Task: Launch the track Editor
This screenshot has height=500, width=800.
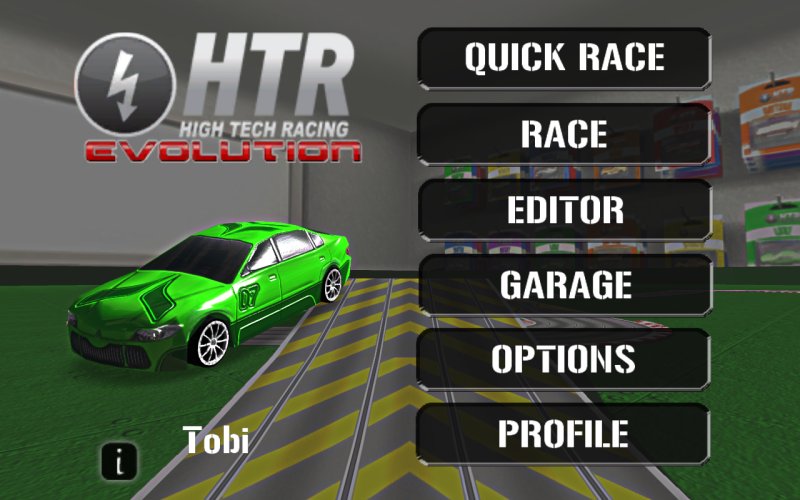Action: (x=564, y=210)
